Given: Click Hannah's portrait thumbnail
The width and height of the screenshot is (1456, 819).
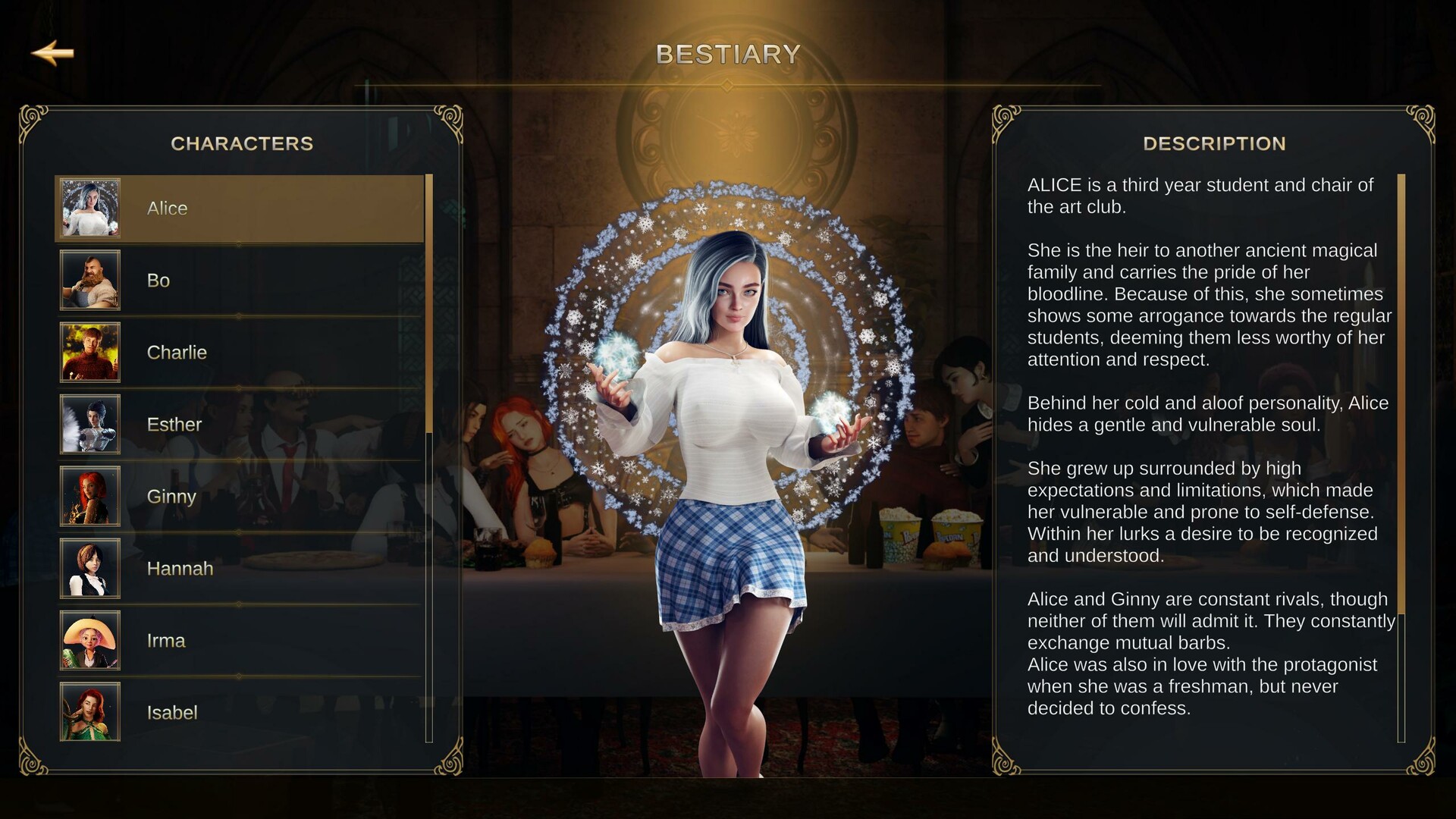Looking at the screenshot, I should tap(89, 568).
